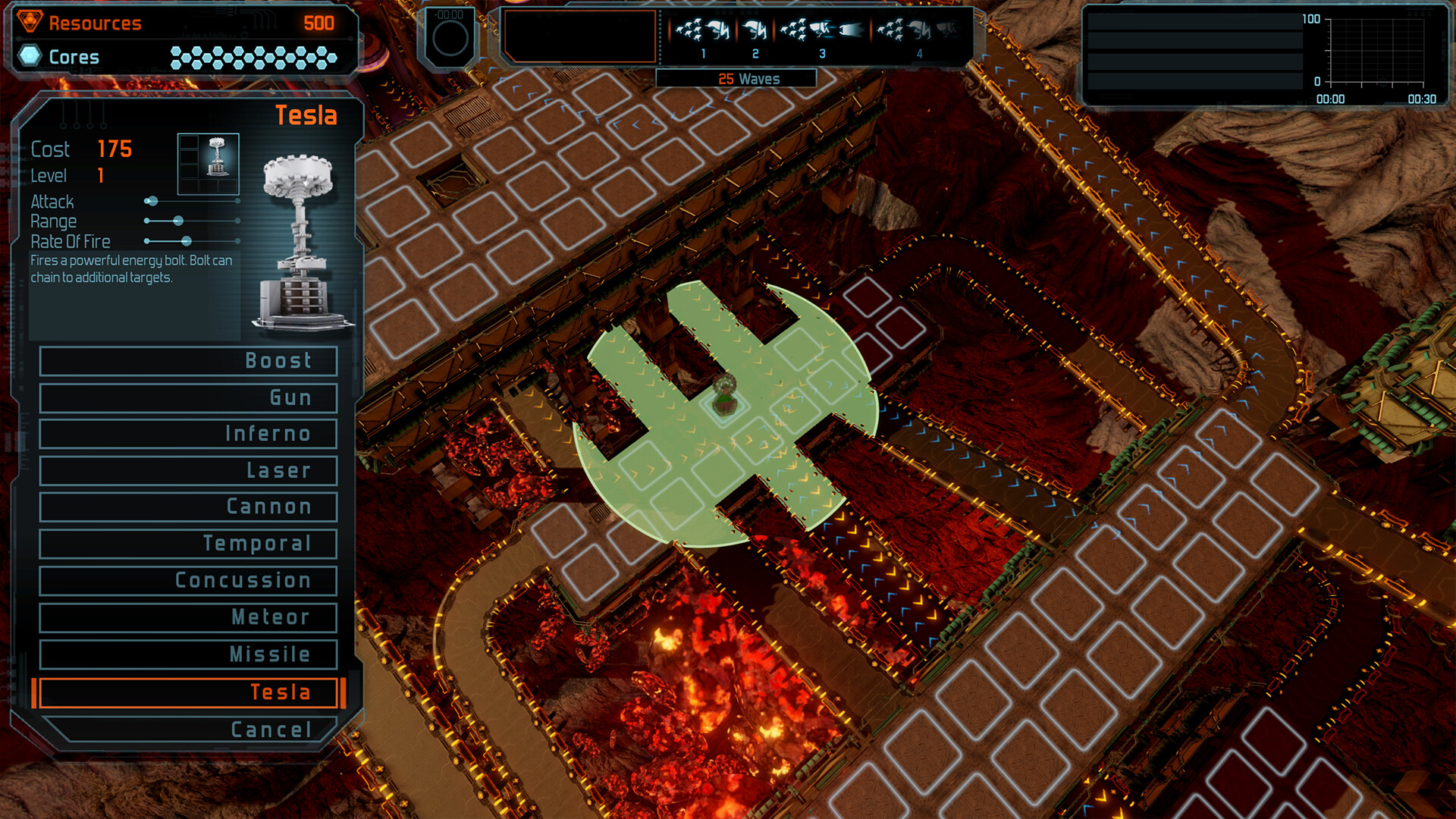Image resolution: width=1456 pixels, height=819 pixels.
Task: Click the Range slider indicator
Action: coord(179,221)
